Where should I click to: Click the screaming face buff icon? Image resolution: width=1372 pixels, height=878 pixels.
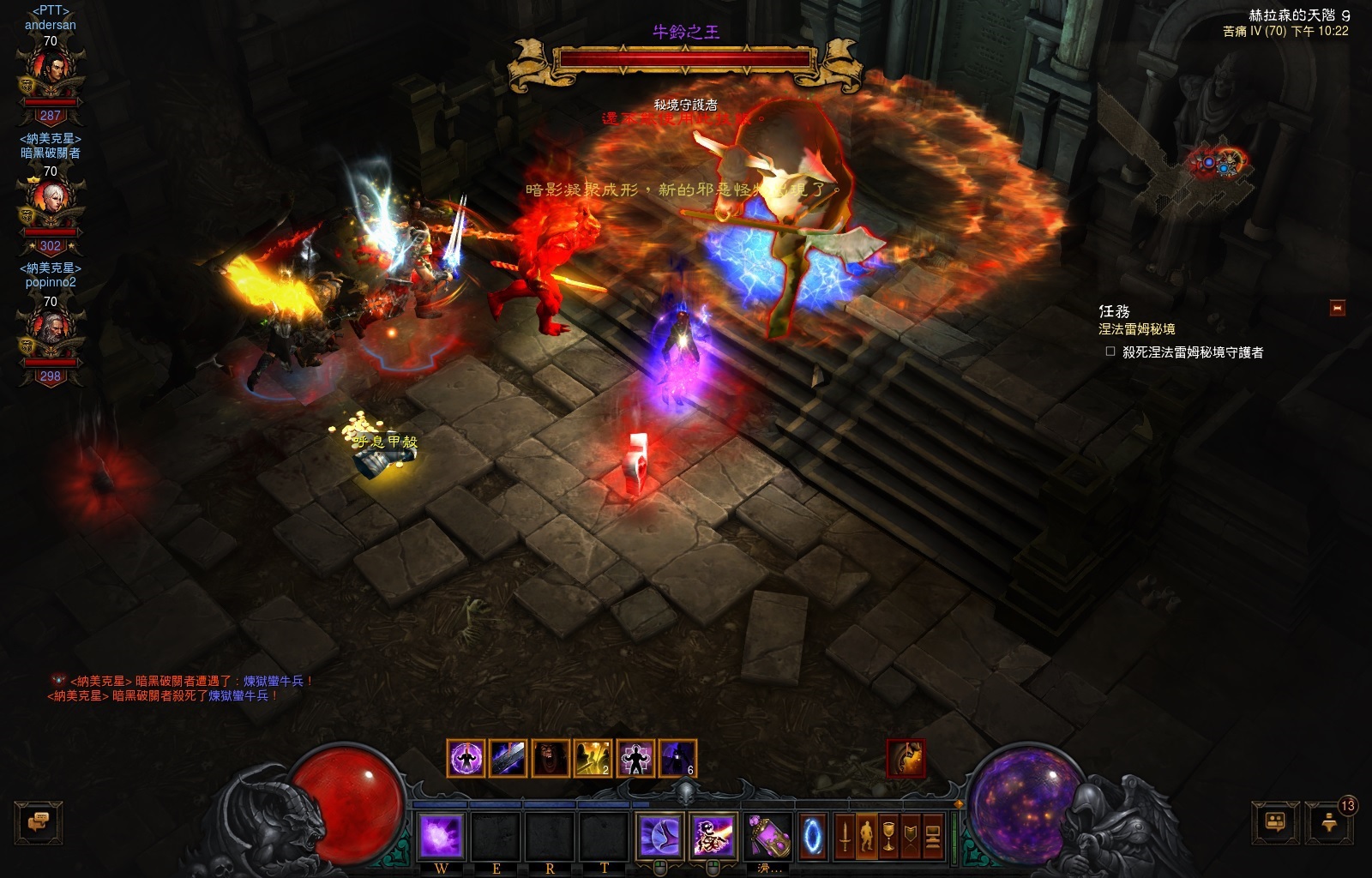tap(551, 759)
